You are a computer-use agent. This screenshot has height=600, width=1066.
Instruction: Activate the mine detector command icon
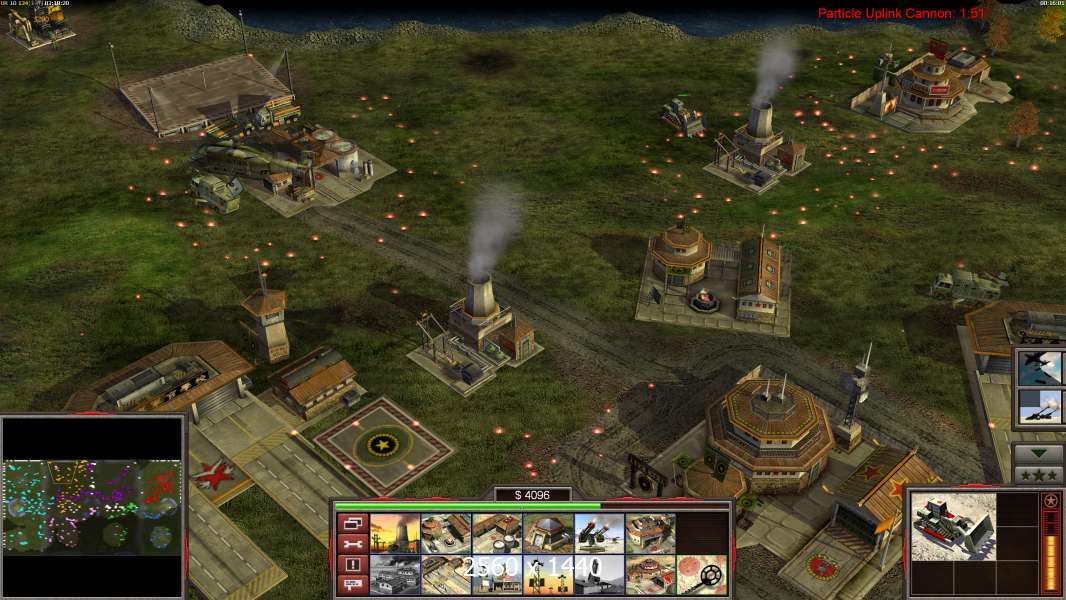pos(701,574)
